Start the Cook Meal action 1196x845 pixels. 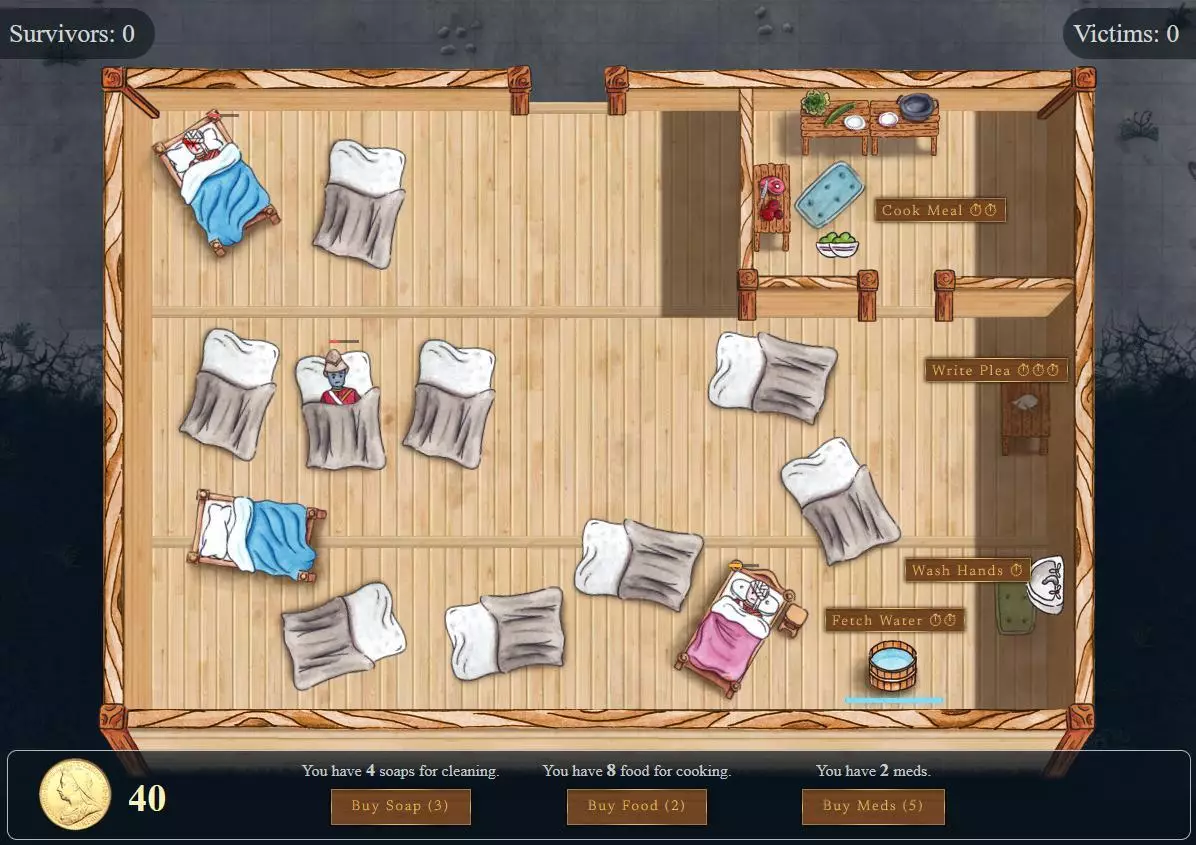point(939,210)
